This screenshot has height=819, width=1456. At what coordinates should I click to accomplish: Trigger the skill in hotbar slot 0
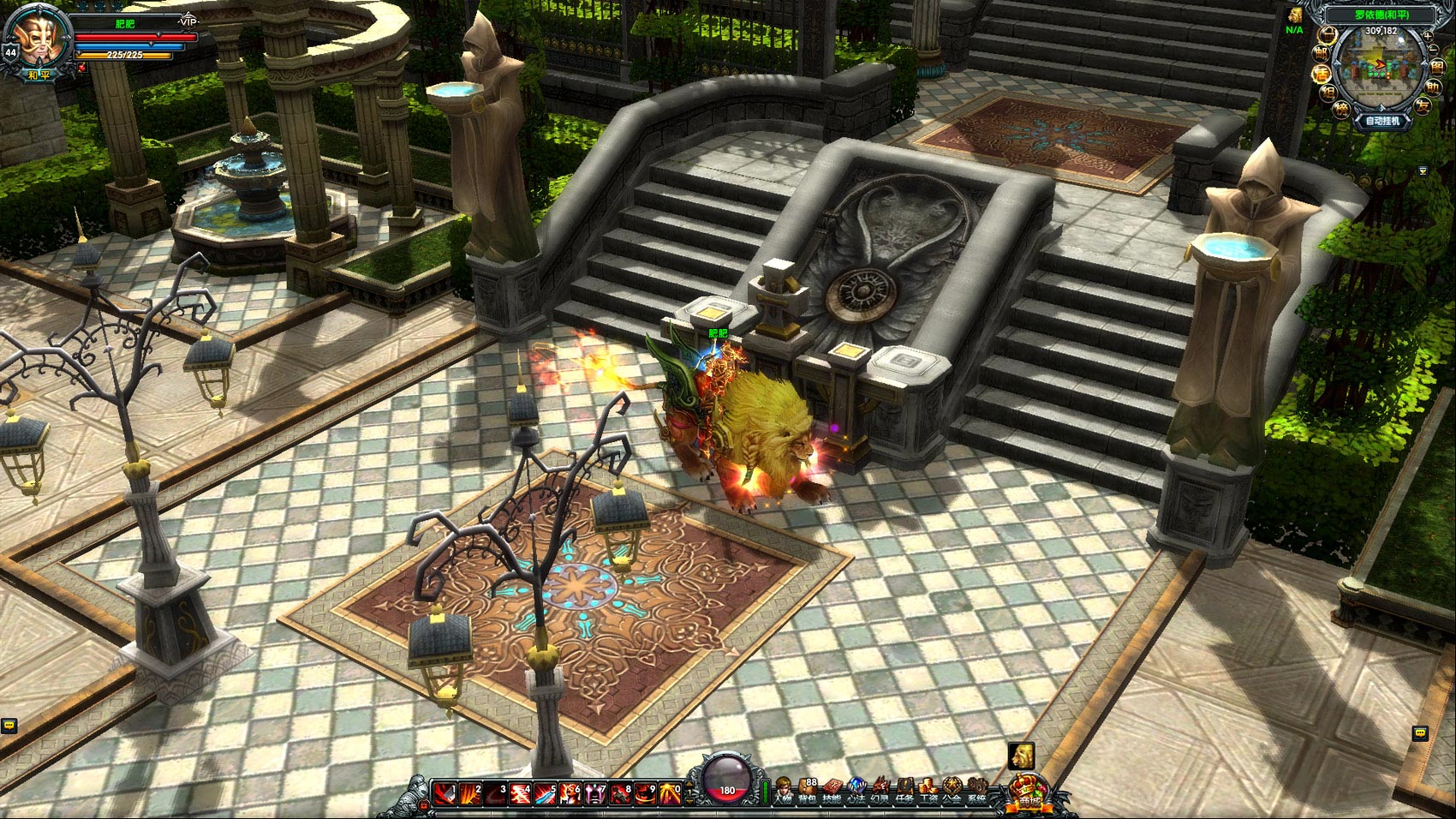point(669,794)
